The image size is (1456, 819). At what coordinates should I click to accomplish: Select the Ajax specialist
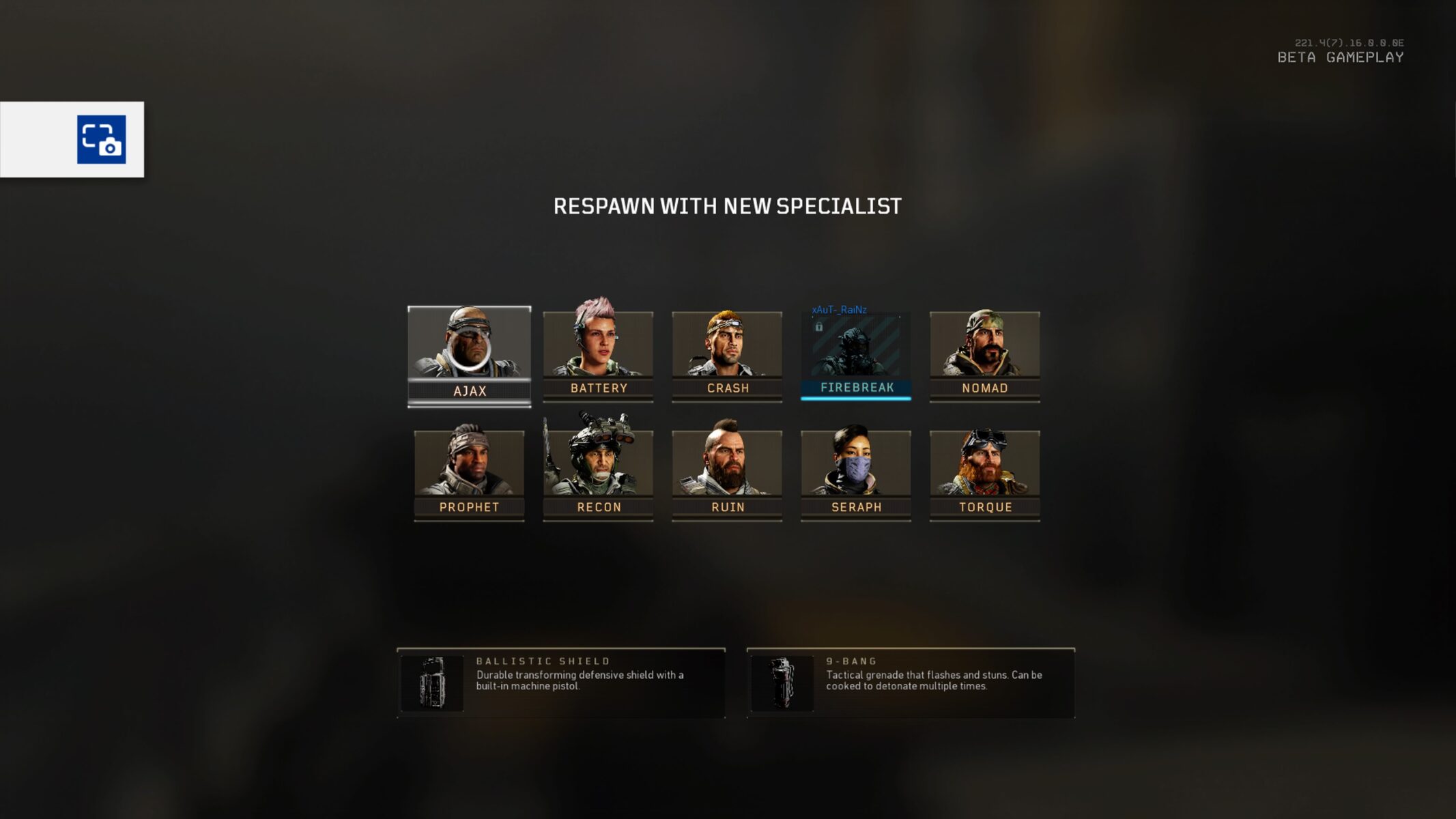pos(469,355)
